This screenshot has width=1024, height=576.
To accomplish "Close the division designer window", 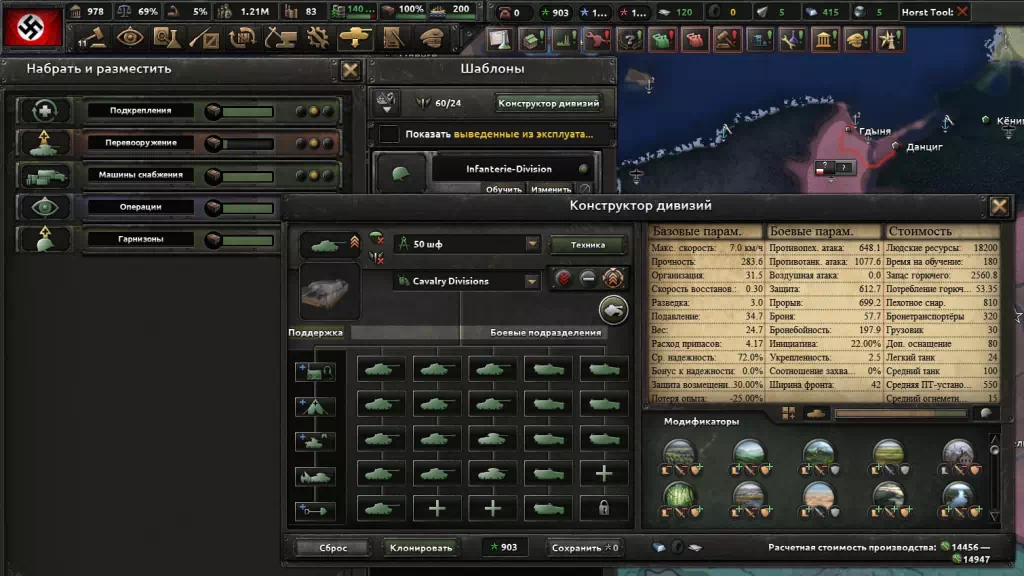I will click(x=999, y=207).
